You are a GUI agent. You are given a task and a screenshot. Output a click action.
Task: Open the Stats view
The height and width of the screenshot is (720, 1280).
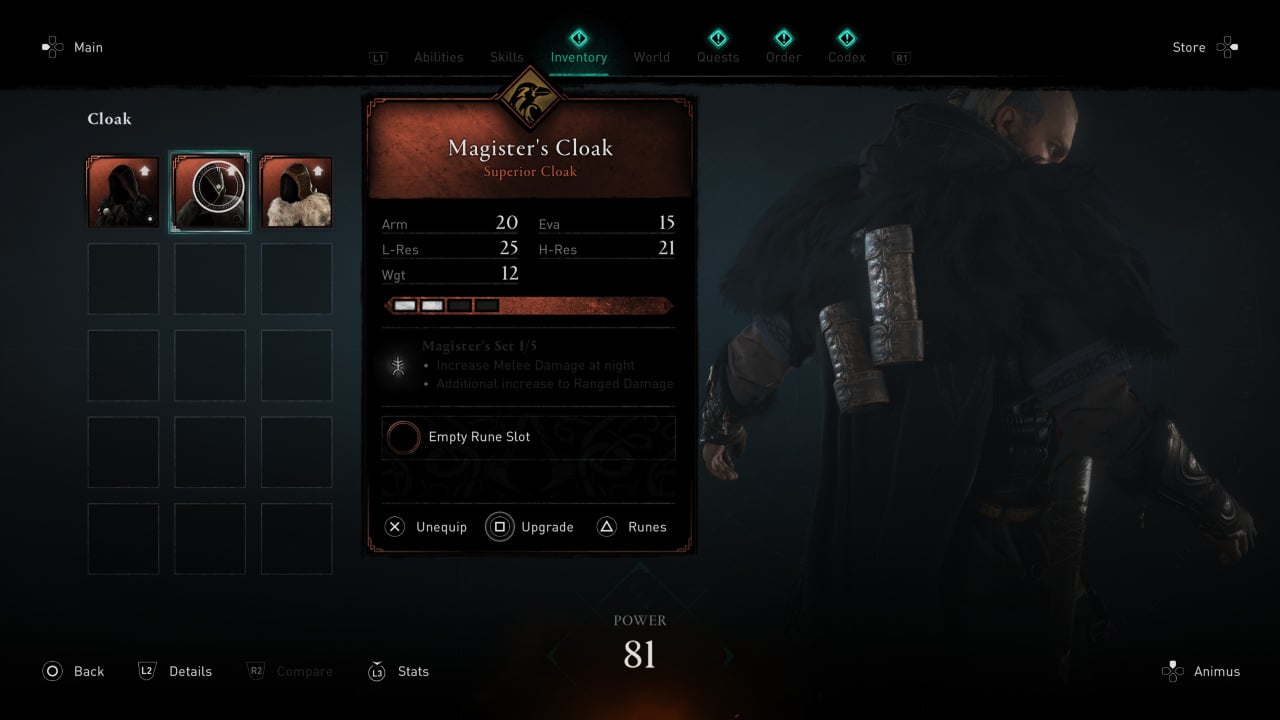click(399, 671)
